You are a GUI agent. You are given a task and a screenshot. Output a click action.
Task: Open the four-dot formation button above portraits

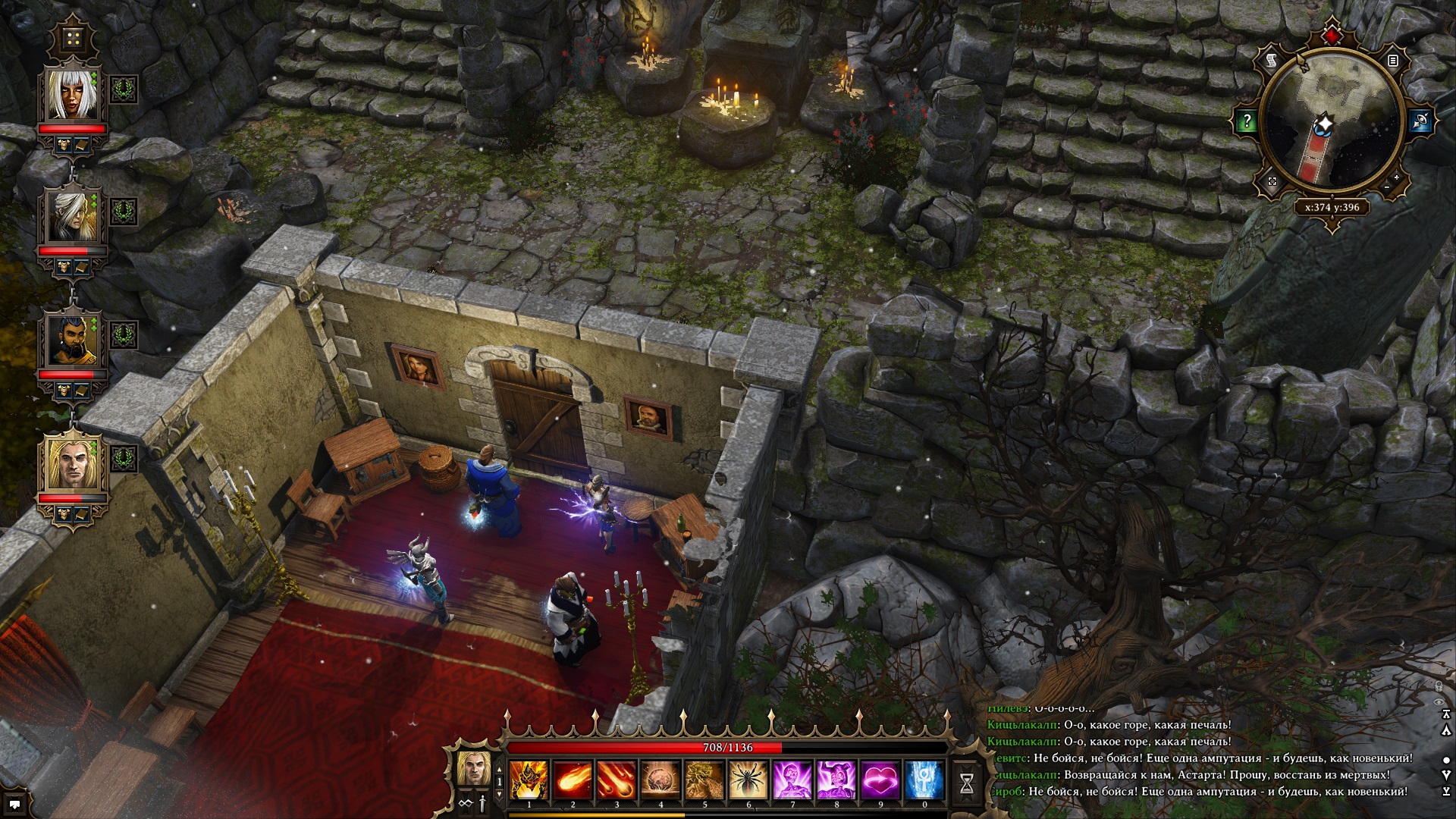coord(73,39)
